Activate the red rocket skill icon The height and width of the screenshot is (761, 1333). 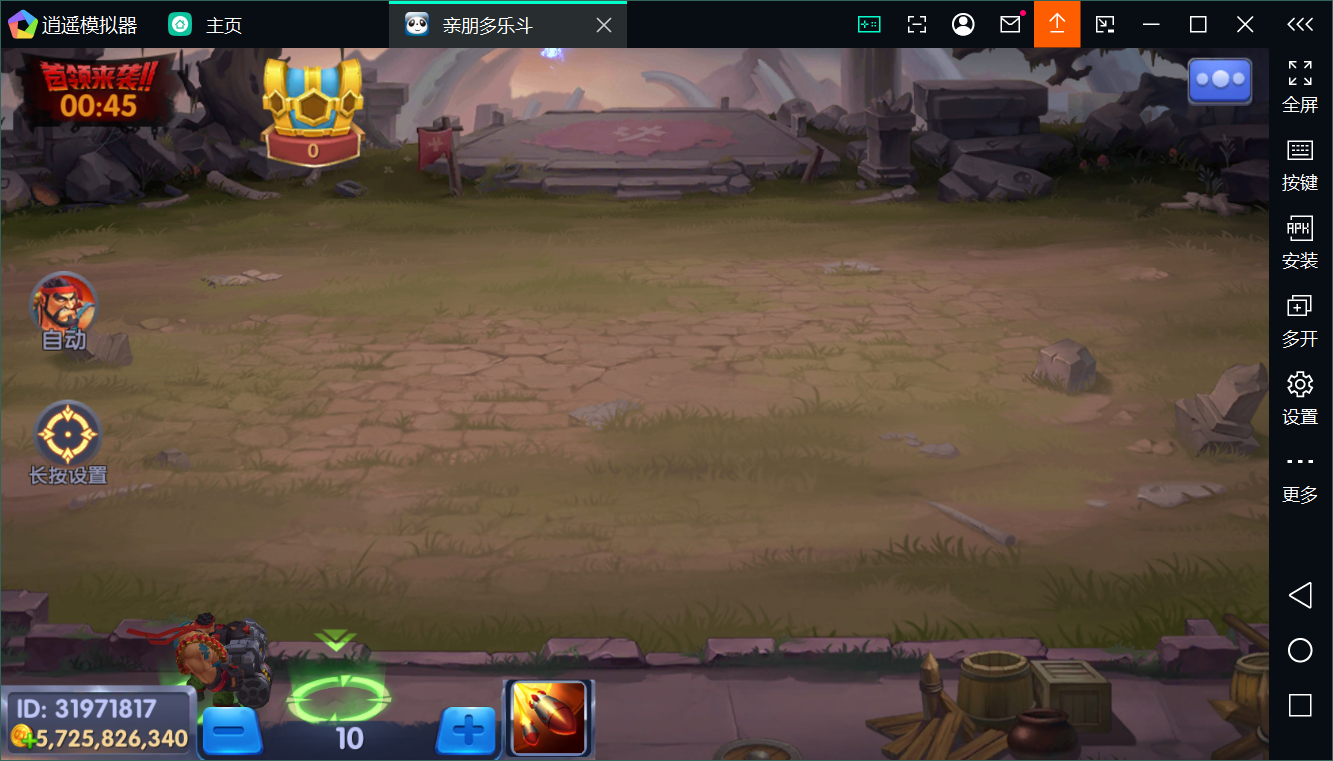tap(549, 717)
